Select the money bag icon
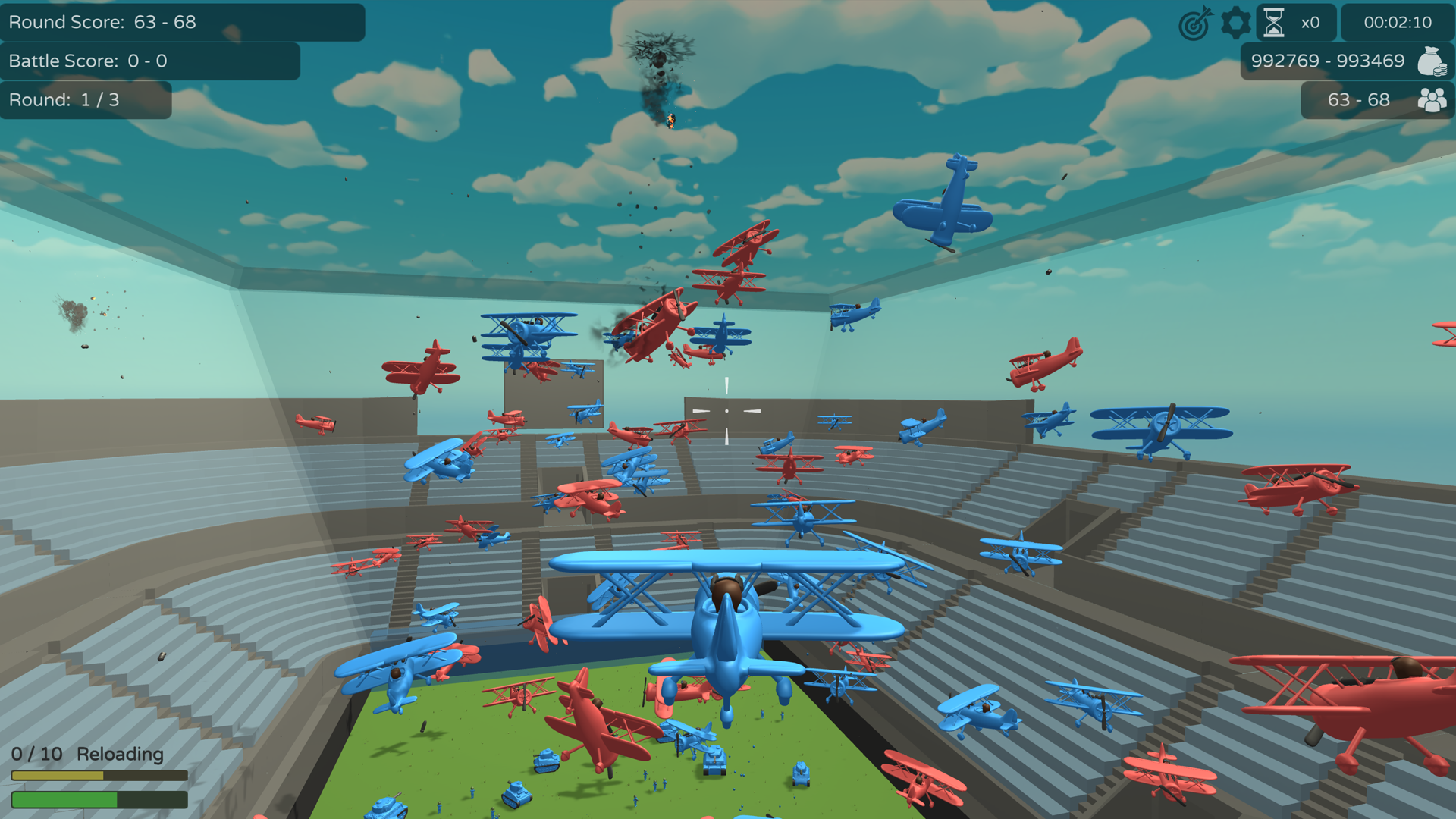Image resolution: width=1456 pixels, height=819 pixels. (x=1432, y=61)
